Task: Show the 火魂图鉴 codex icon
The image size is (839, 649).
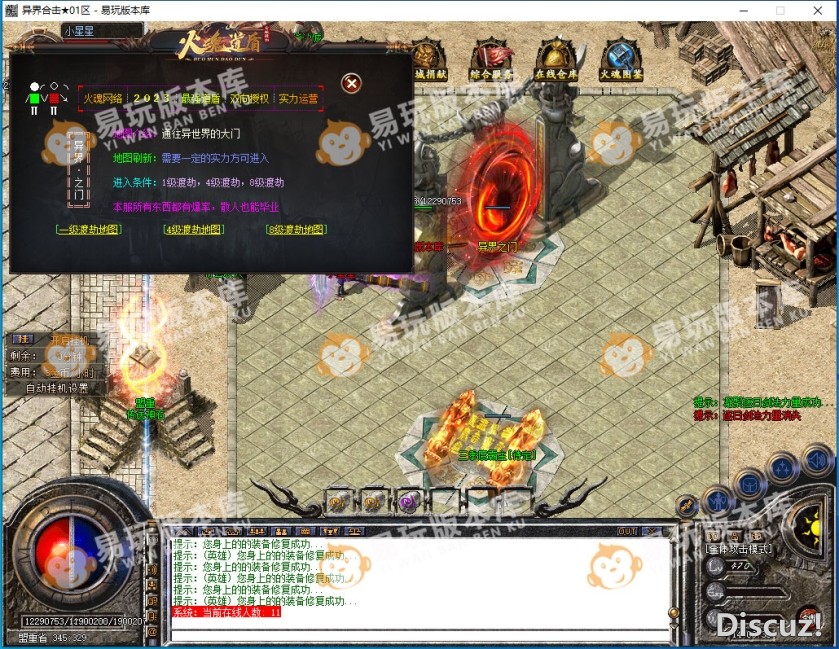Action: coord(621,58)
